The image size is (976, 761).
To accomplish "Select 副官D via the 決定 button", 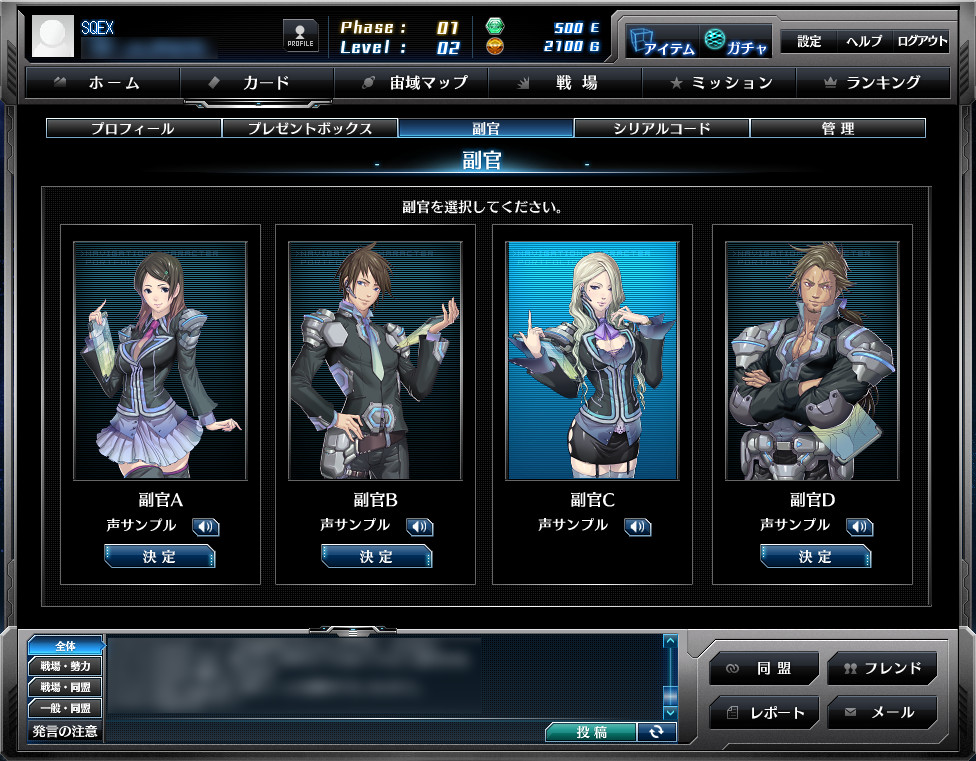I will coord(815,557).
